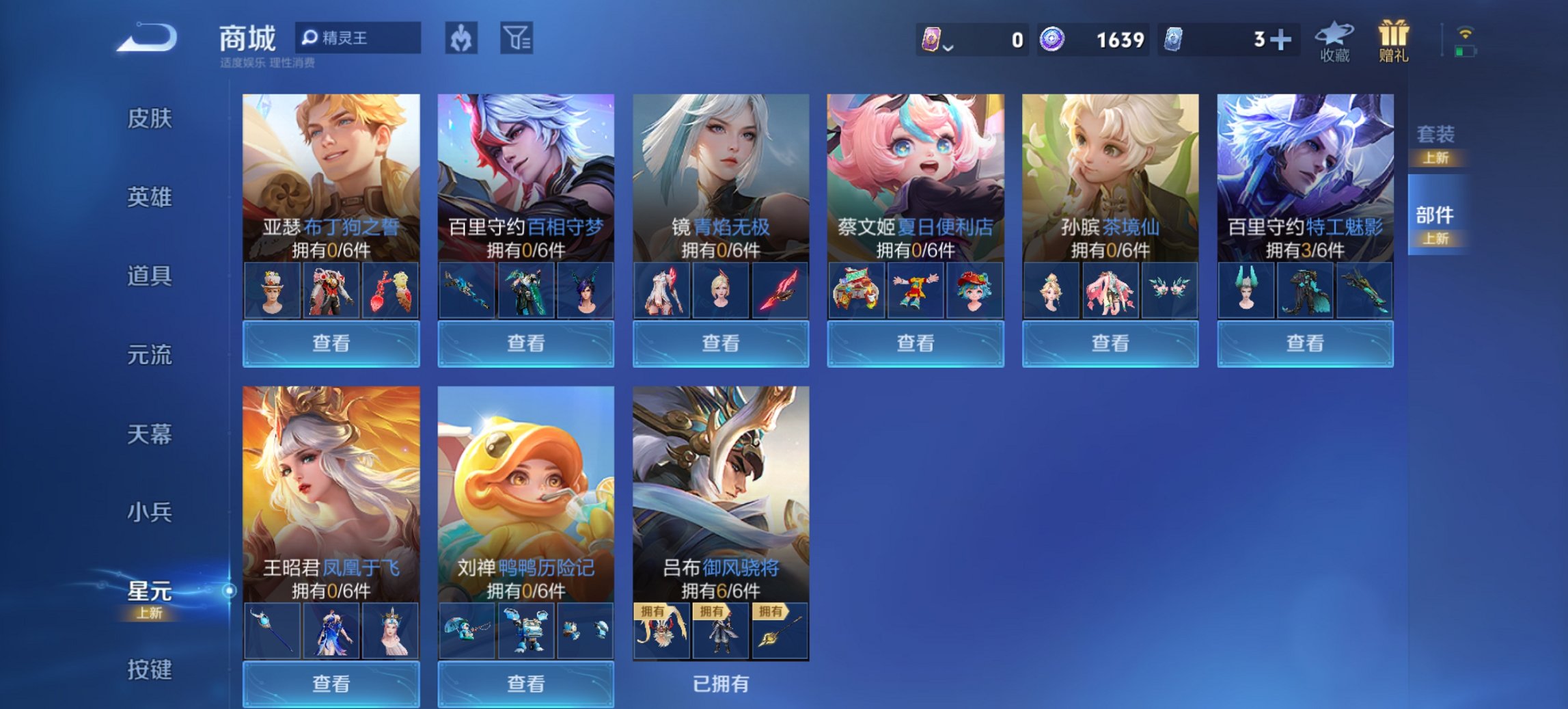
Task: Click the blue token currency icon showing 1639
Action: 1053,39
